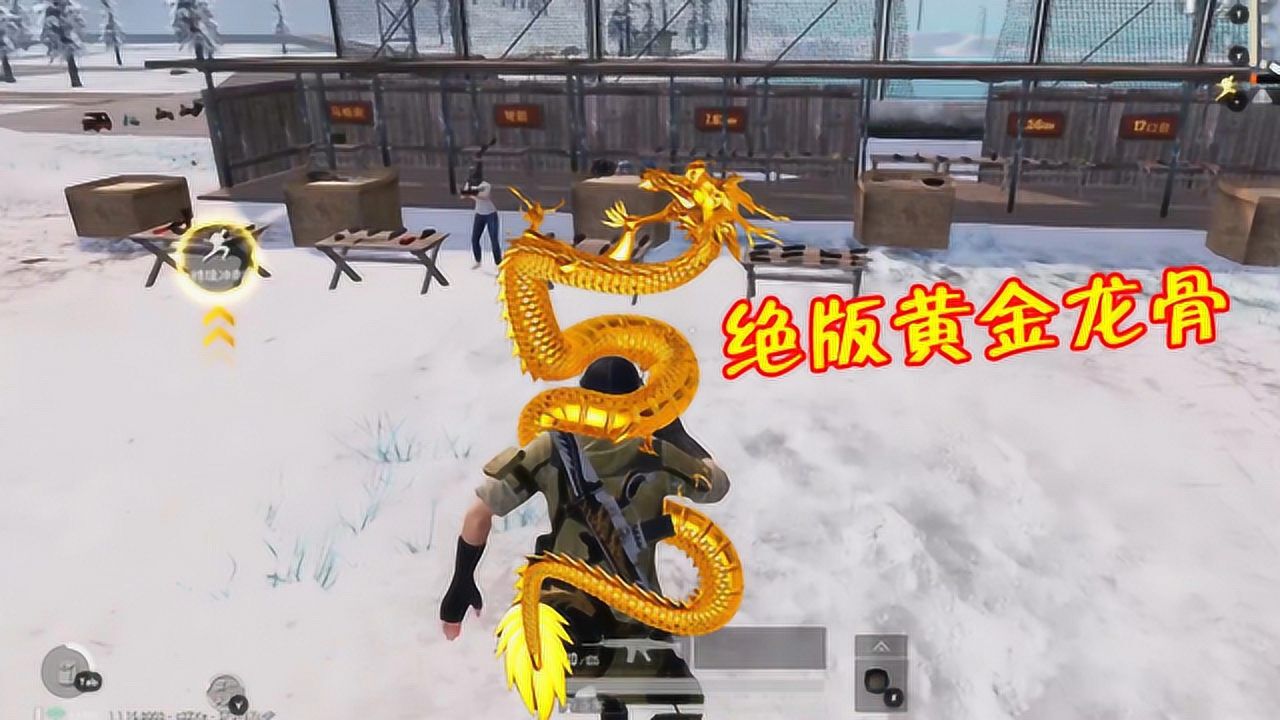Click the pickup item icon near minimap
This screenshot has width=1280, height=720.
(x=66, y=670)
